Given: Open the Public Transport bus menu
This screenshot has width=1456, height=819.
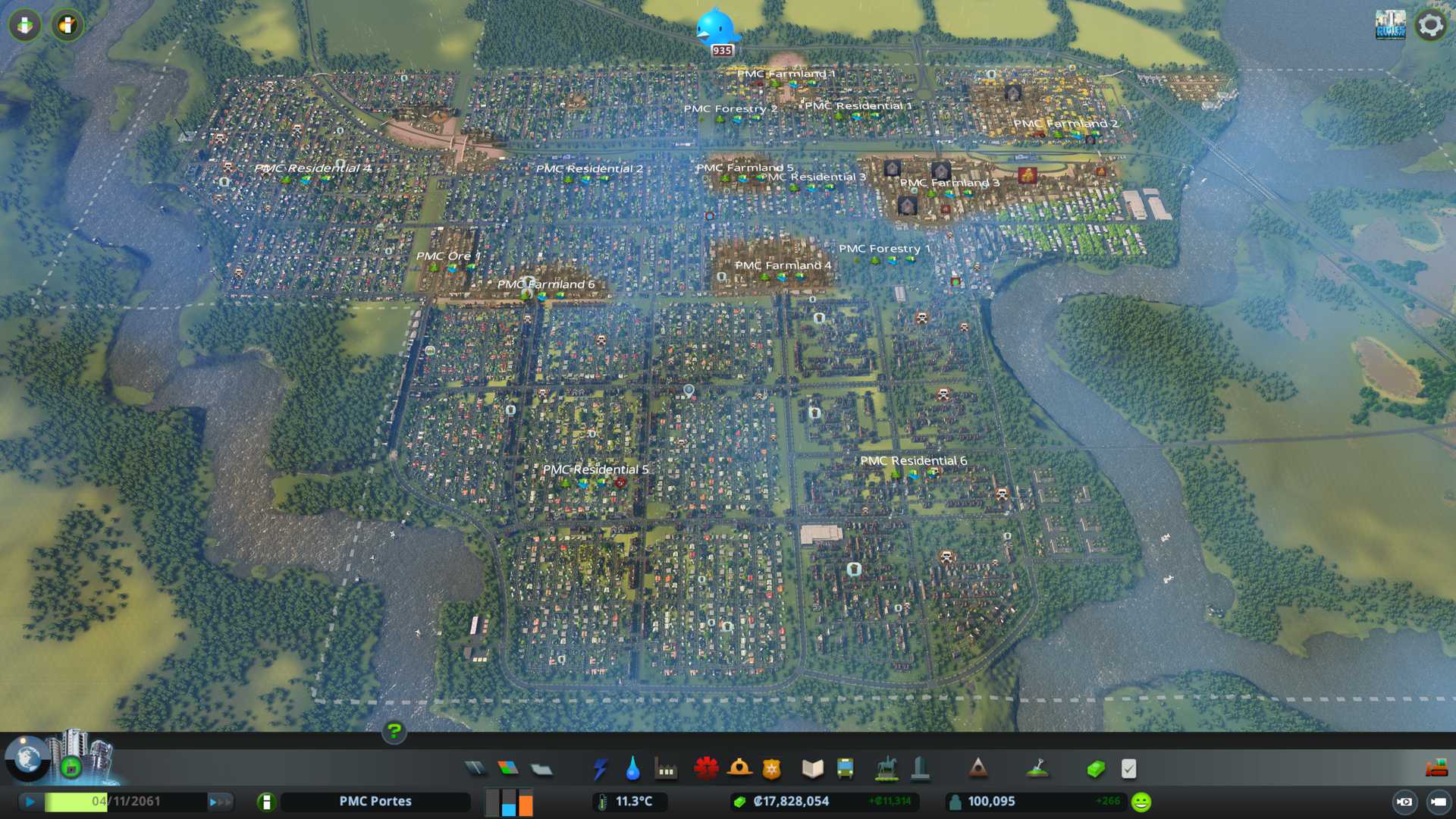Looking at the screenshot, I should (845, 769).
